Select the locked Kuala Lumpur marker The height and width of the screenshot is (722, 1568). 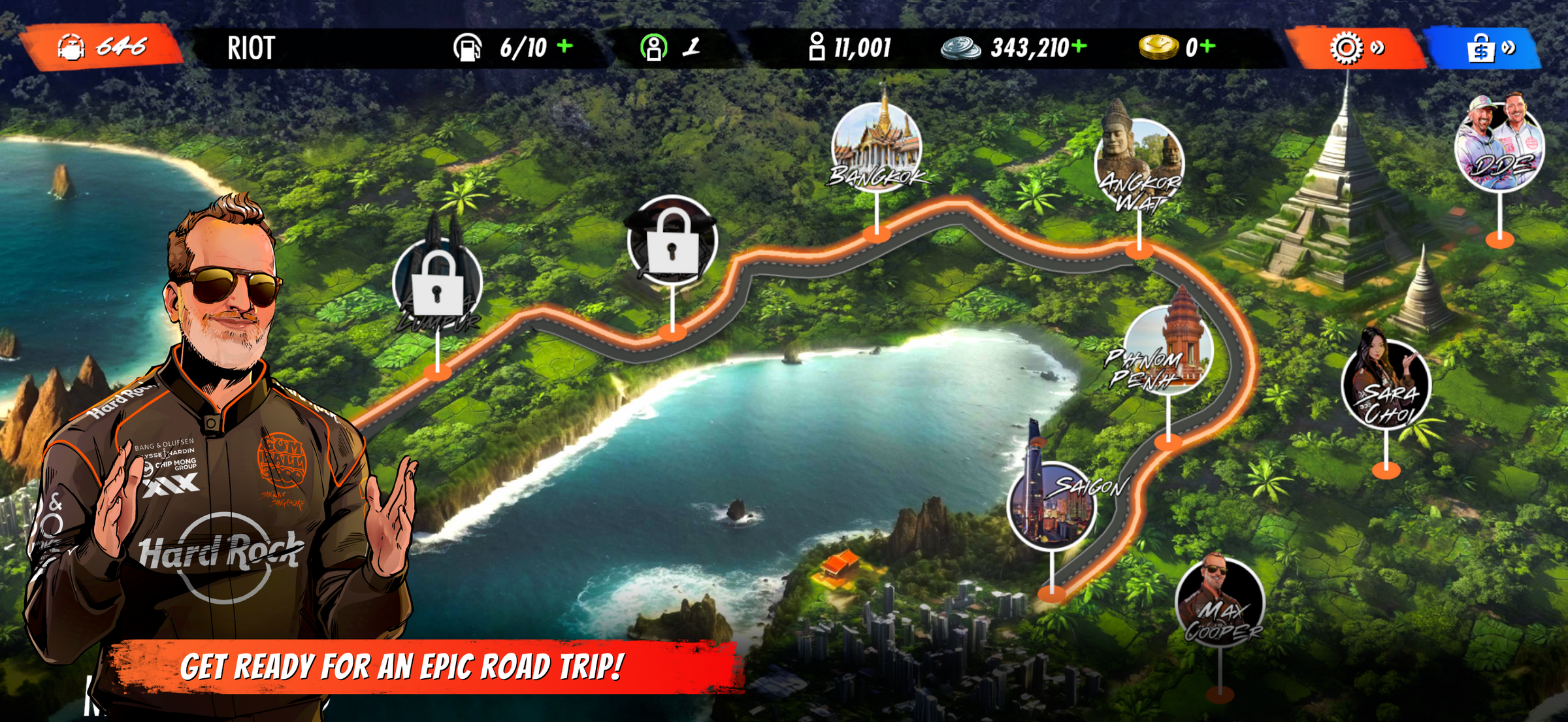point(438,284)
